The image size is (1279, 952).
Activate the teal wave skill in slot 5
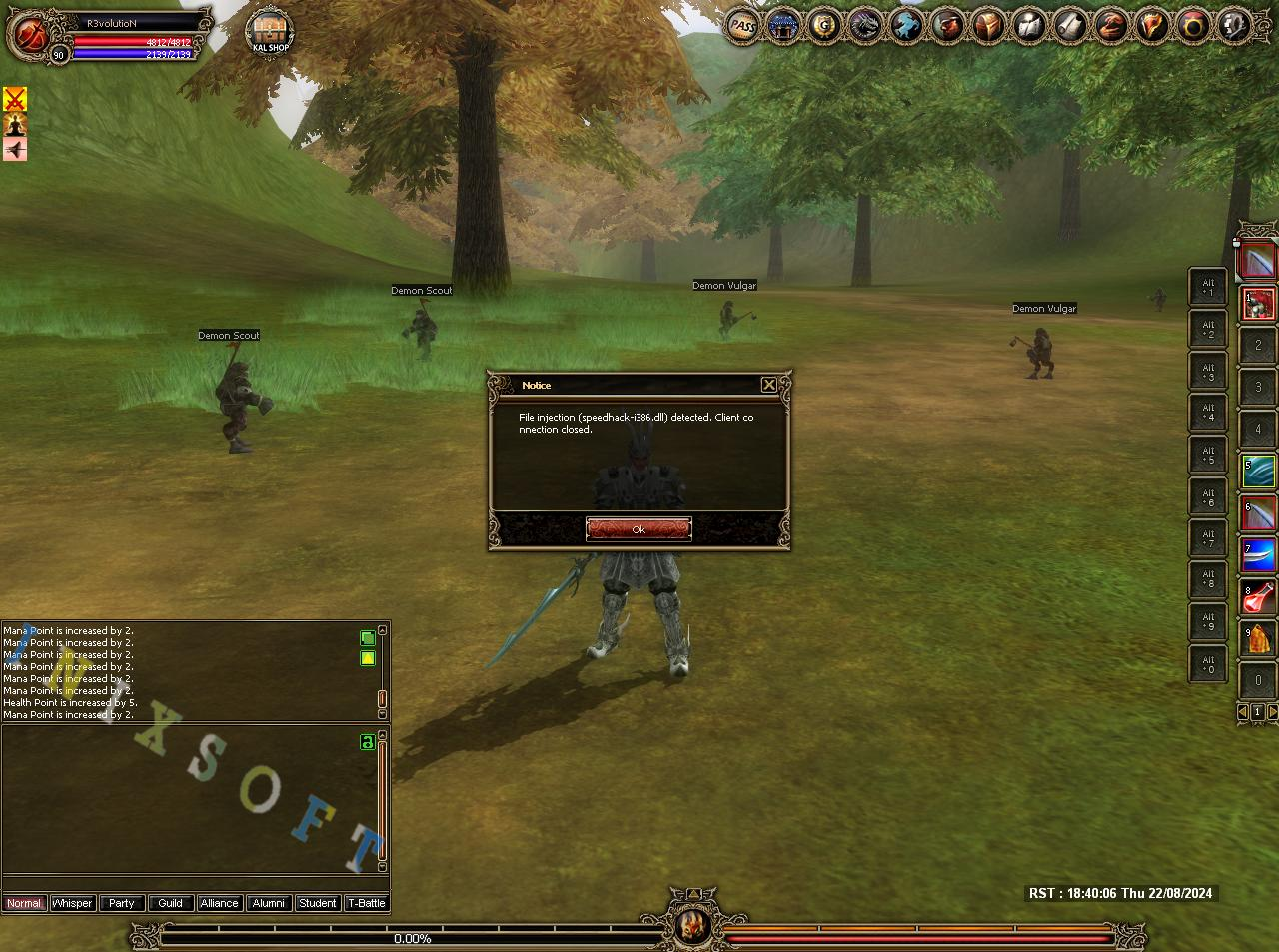click(x=1259, y=472)
